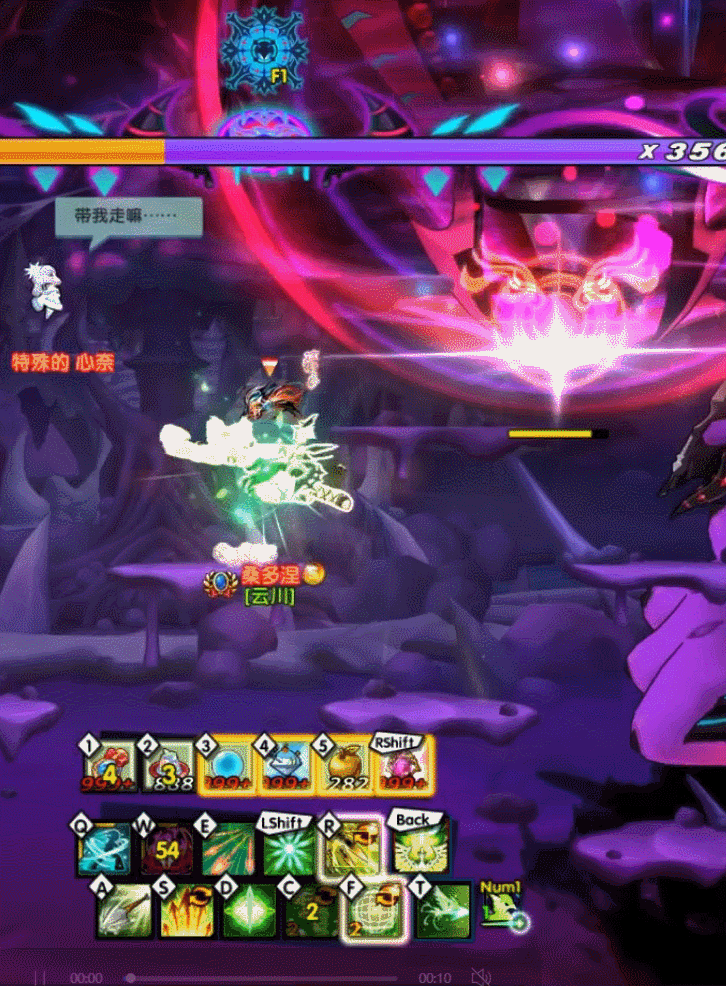Activate the arrow barrage skill on E

pyautogui.click(x=227, y=850)
